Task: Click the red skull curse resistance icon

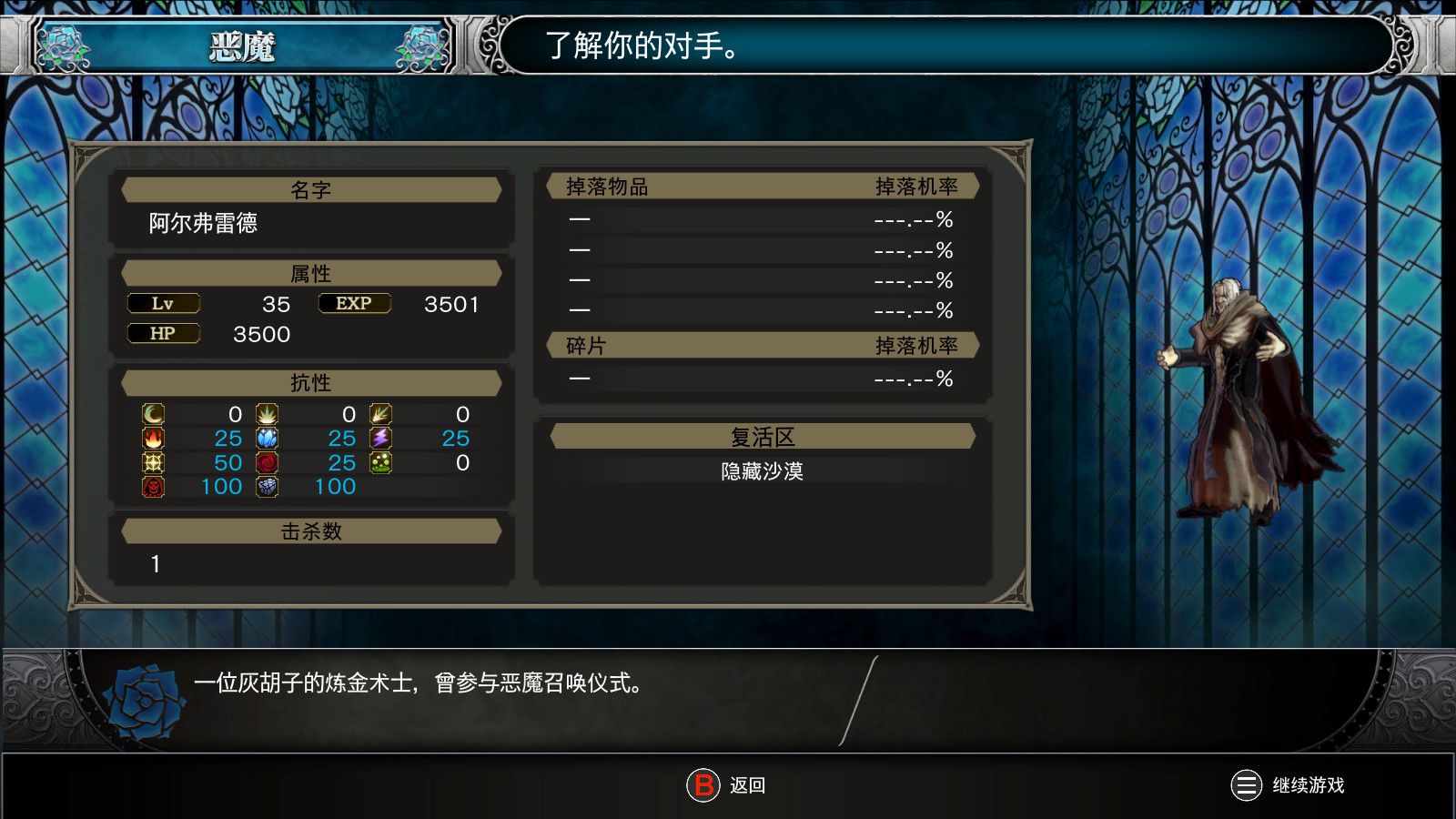Action: pyautogui.click(x=154, y=487)
